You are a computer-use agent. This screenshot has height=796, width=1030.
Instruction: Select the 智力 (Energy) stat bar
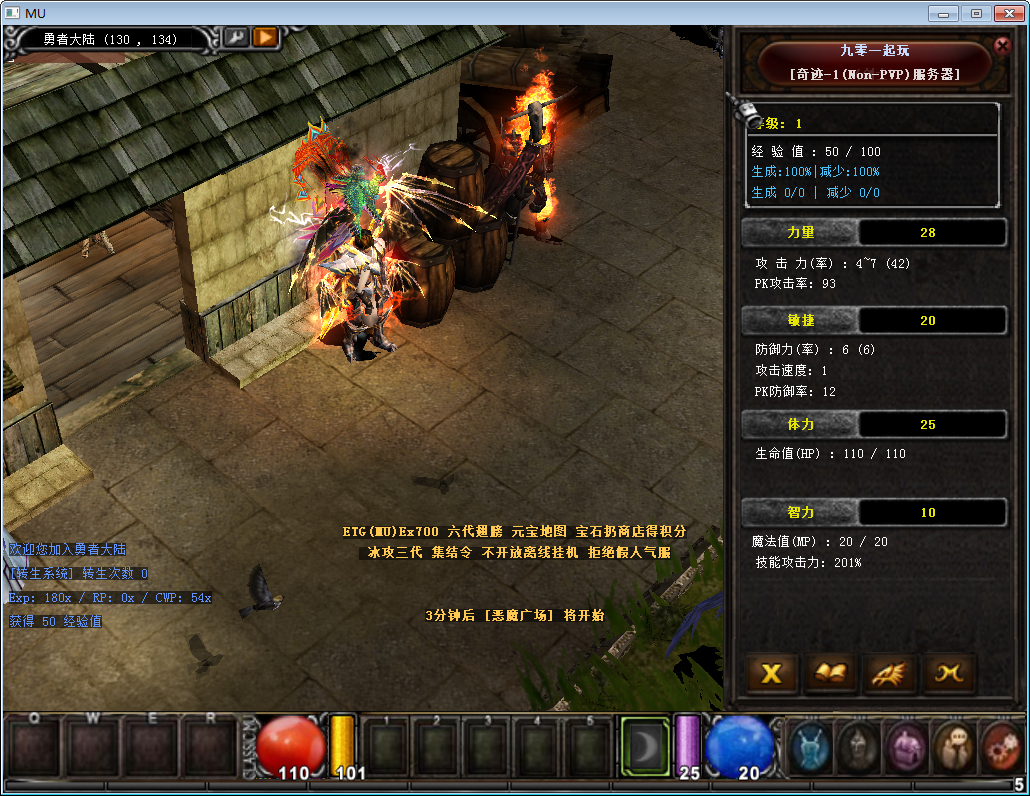tap(800, 512)
